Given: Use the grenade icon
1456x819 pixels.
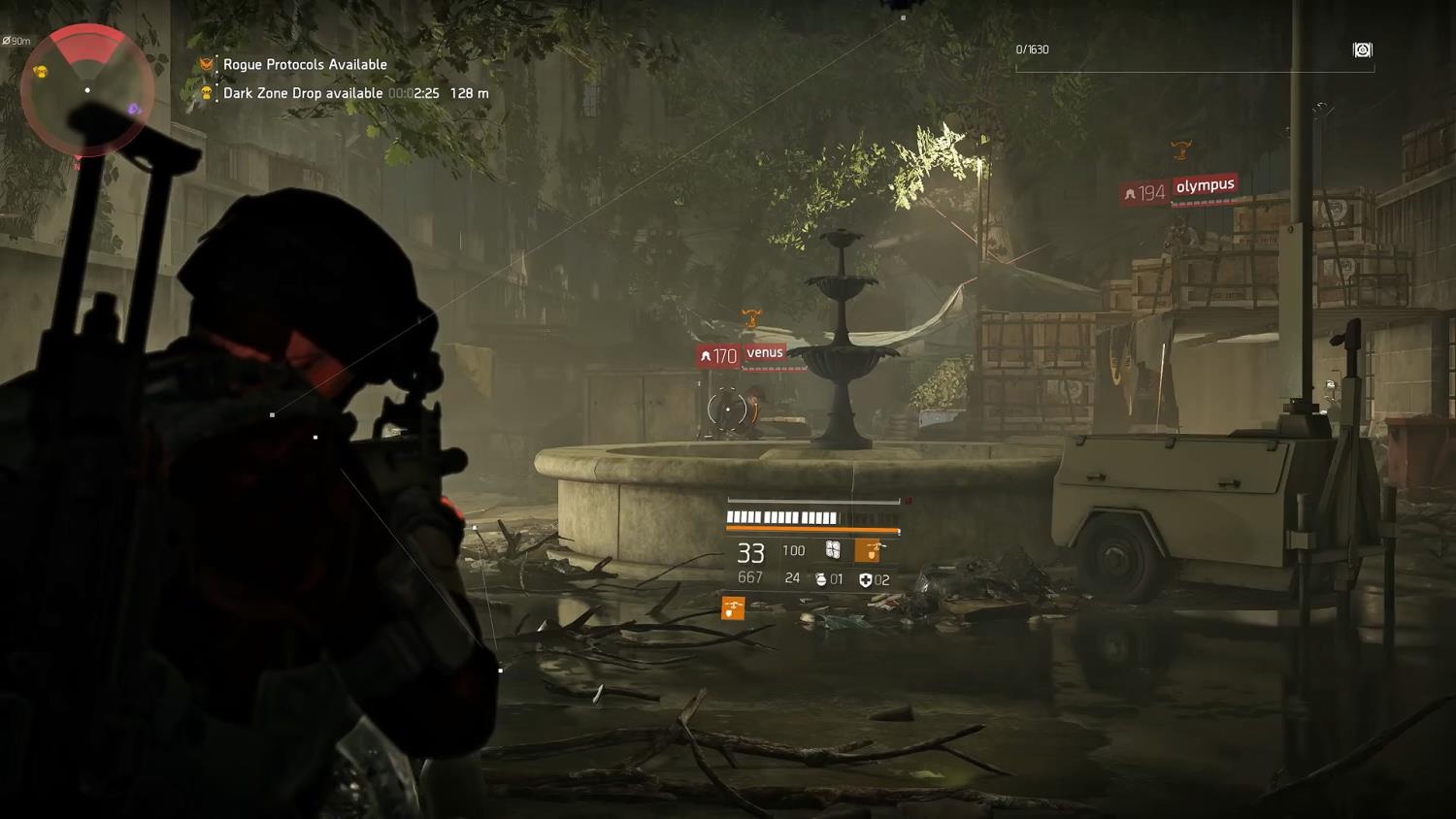Looking at the screenshot, I should click(x=821, y=579).
